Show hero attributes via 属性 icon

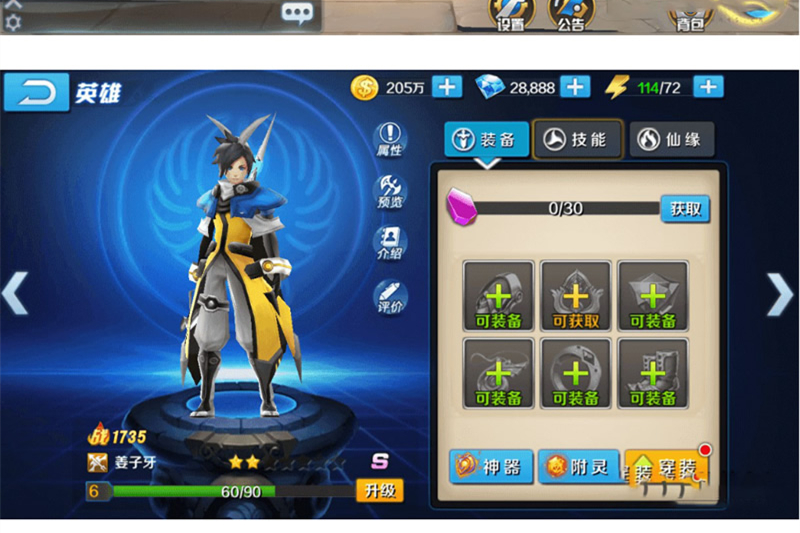point(389,139)
